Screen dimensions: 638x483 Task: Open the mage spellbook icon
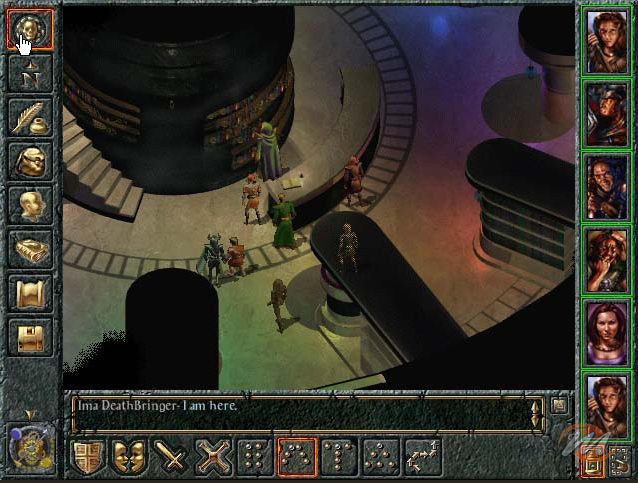[29, 249]
